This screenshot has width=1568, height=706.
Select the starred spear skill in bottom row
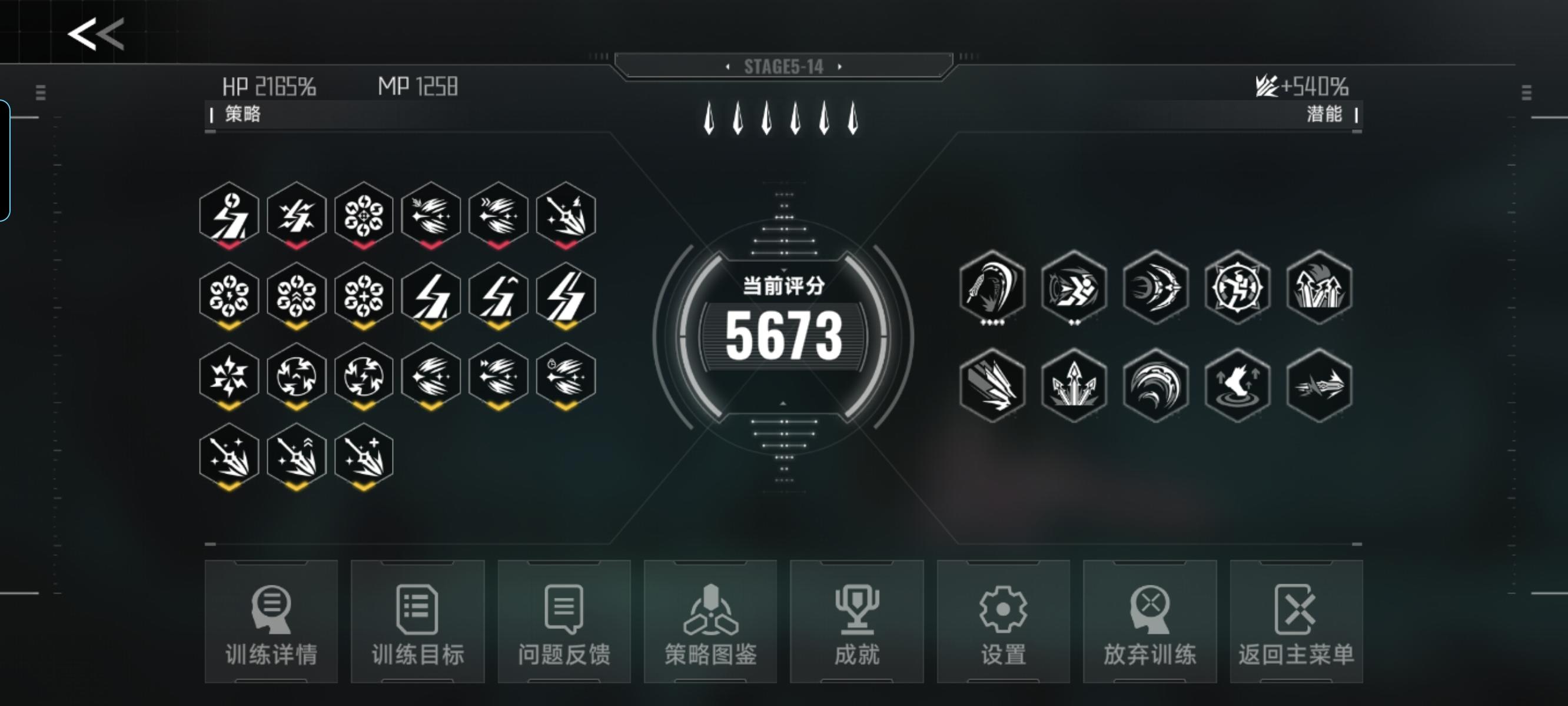228,457
